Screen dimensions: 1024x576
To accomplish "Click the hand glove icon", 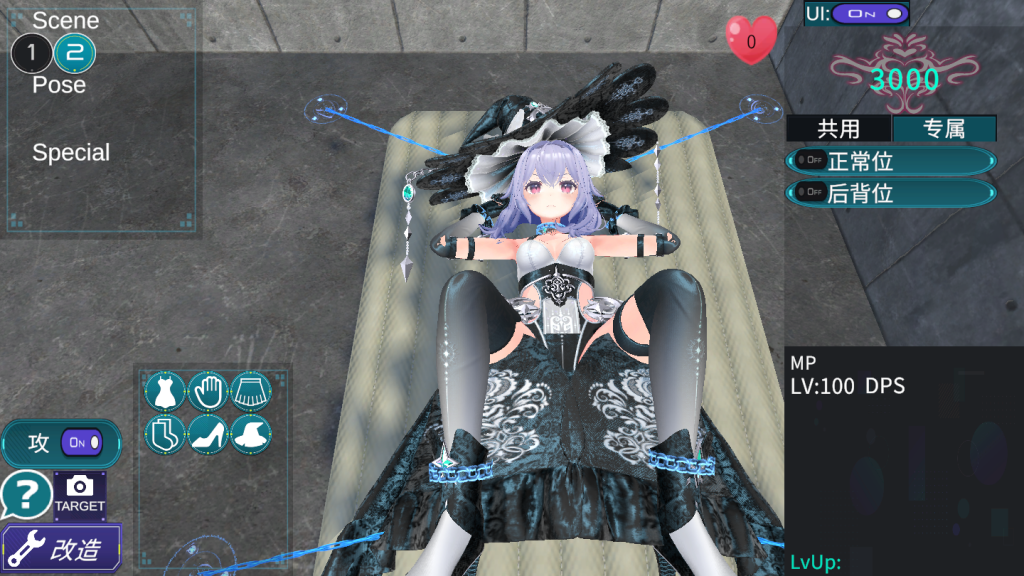I will (208, 391).
